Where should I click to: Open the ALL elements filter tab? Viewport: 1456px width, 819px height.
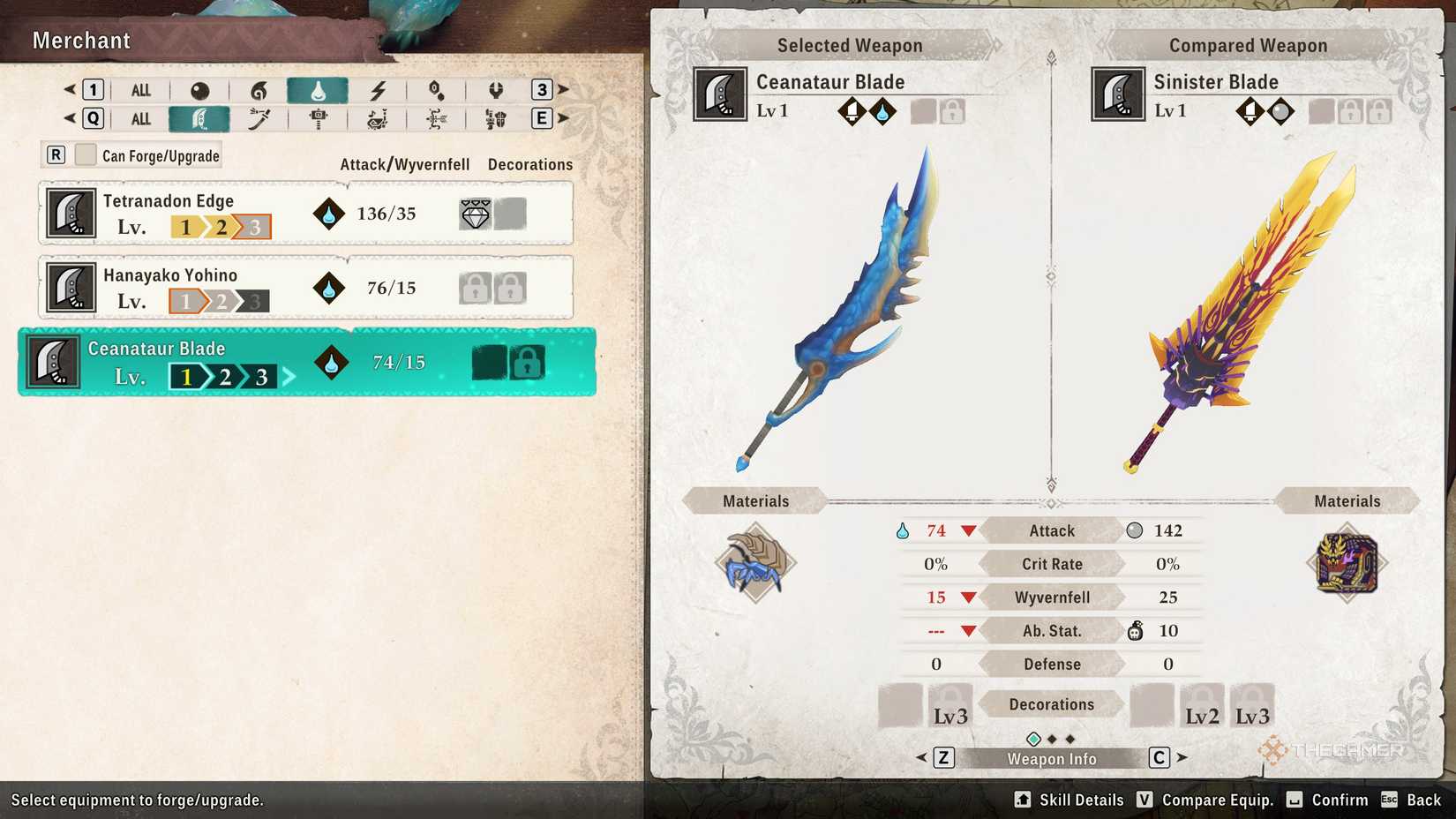[x=139, y=89]
